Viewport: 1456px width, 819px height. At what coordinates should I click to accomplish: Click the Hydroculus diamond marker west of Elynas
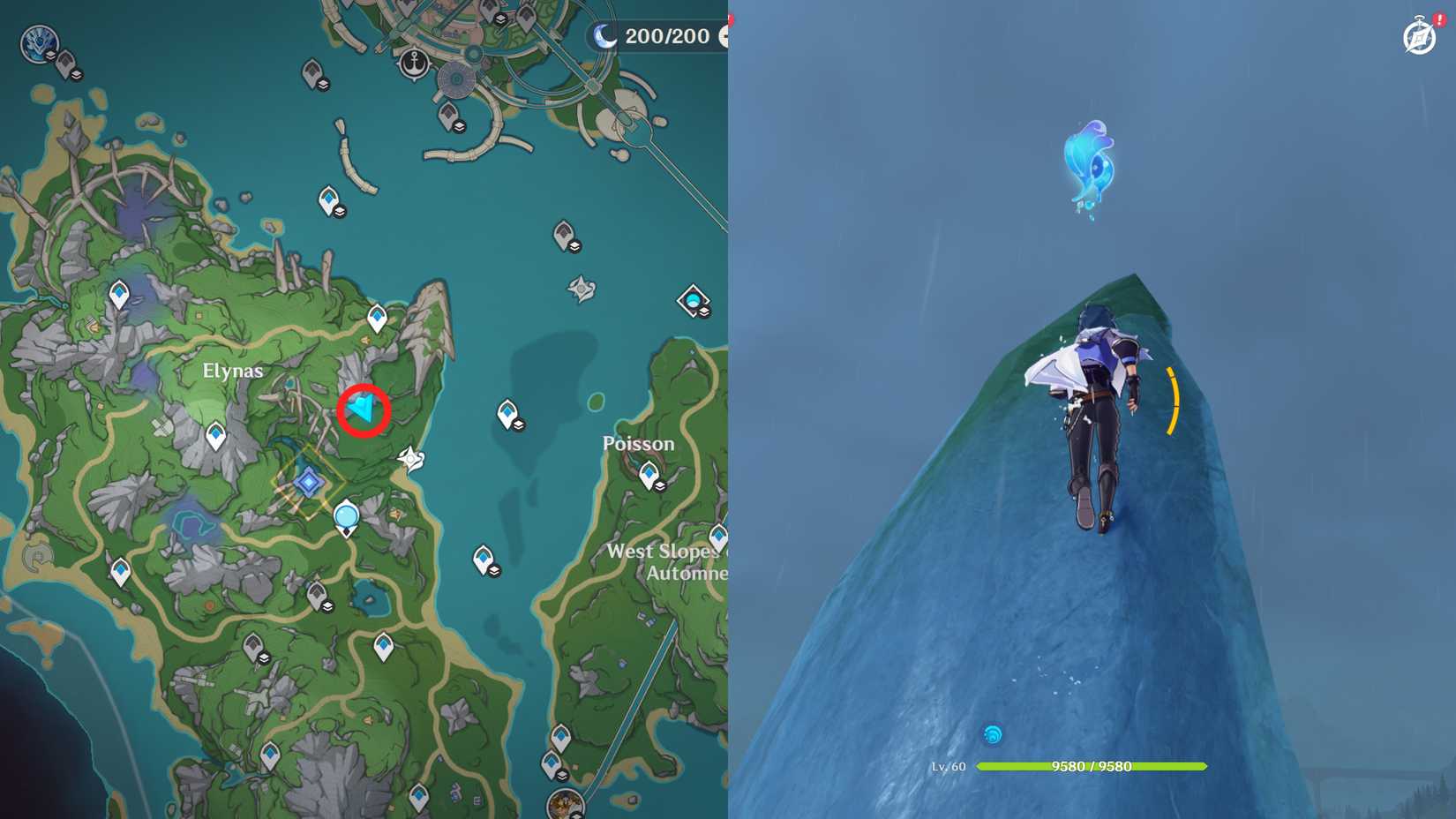pyautogui.click(x=216, y=432)
